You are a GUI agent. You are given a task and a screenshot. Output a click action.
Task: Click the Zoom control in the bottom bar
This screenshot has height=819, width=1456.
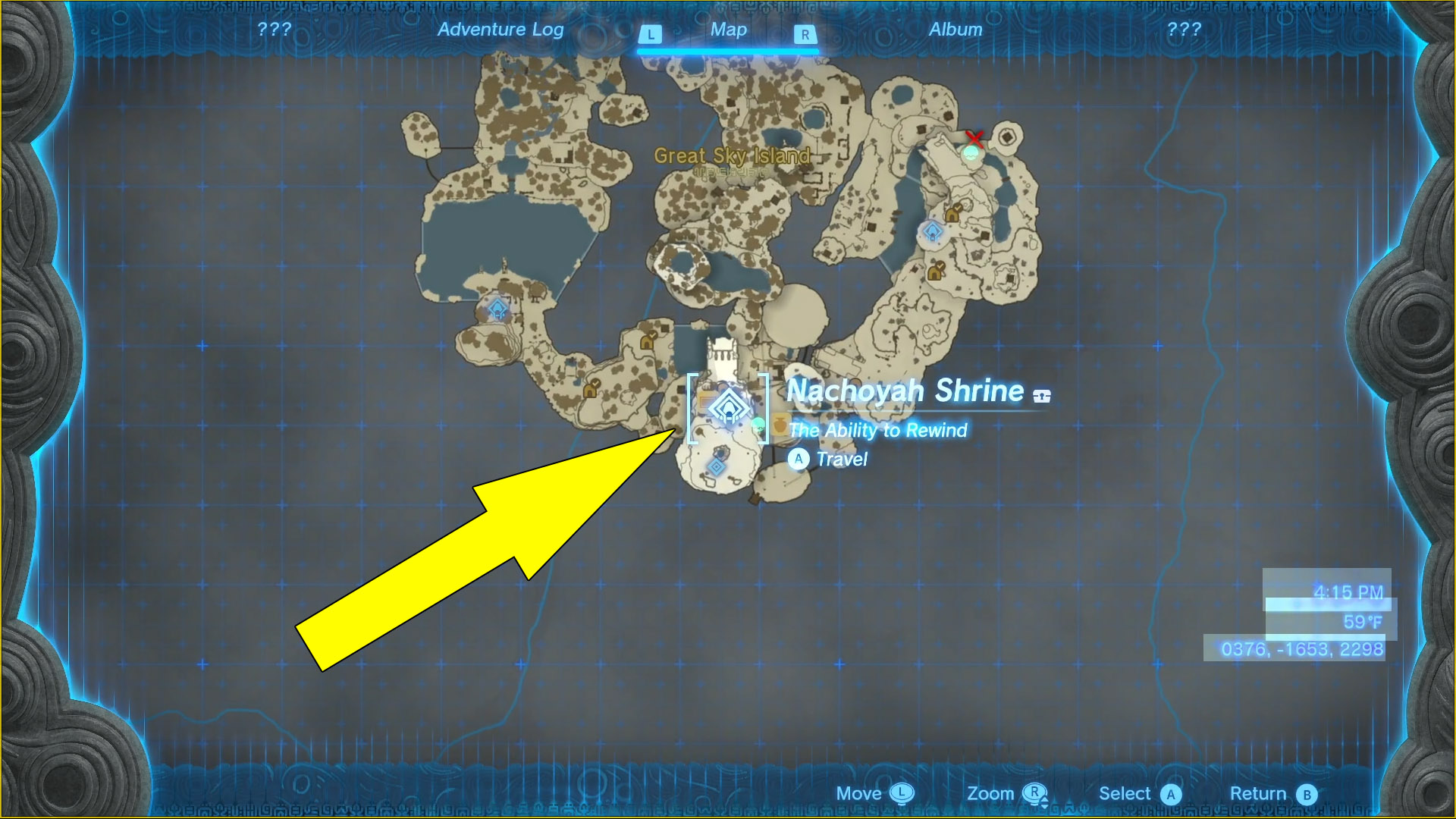point(992,793)
